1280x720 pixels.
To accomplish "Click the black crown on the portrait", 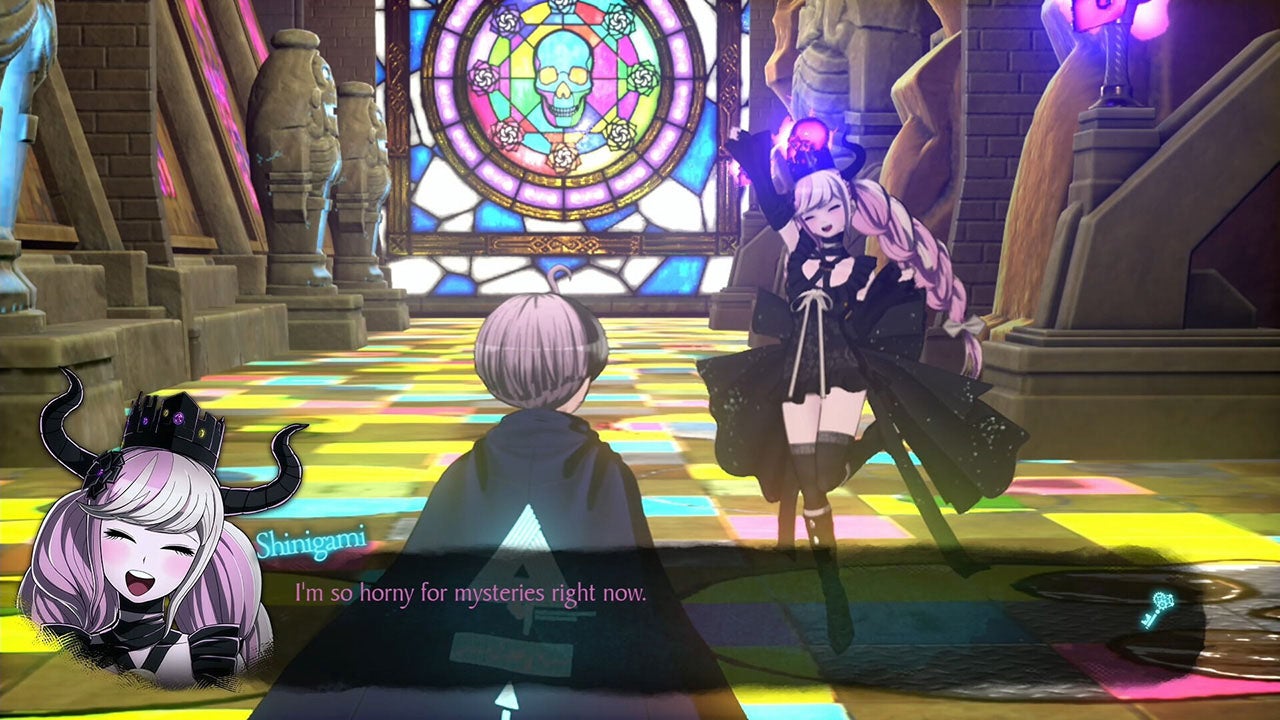I will tap(175, 420).
